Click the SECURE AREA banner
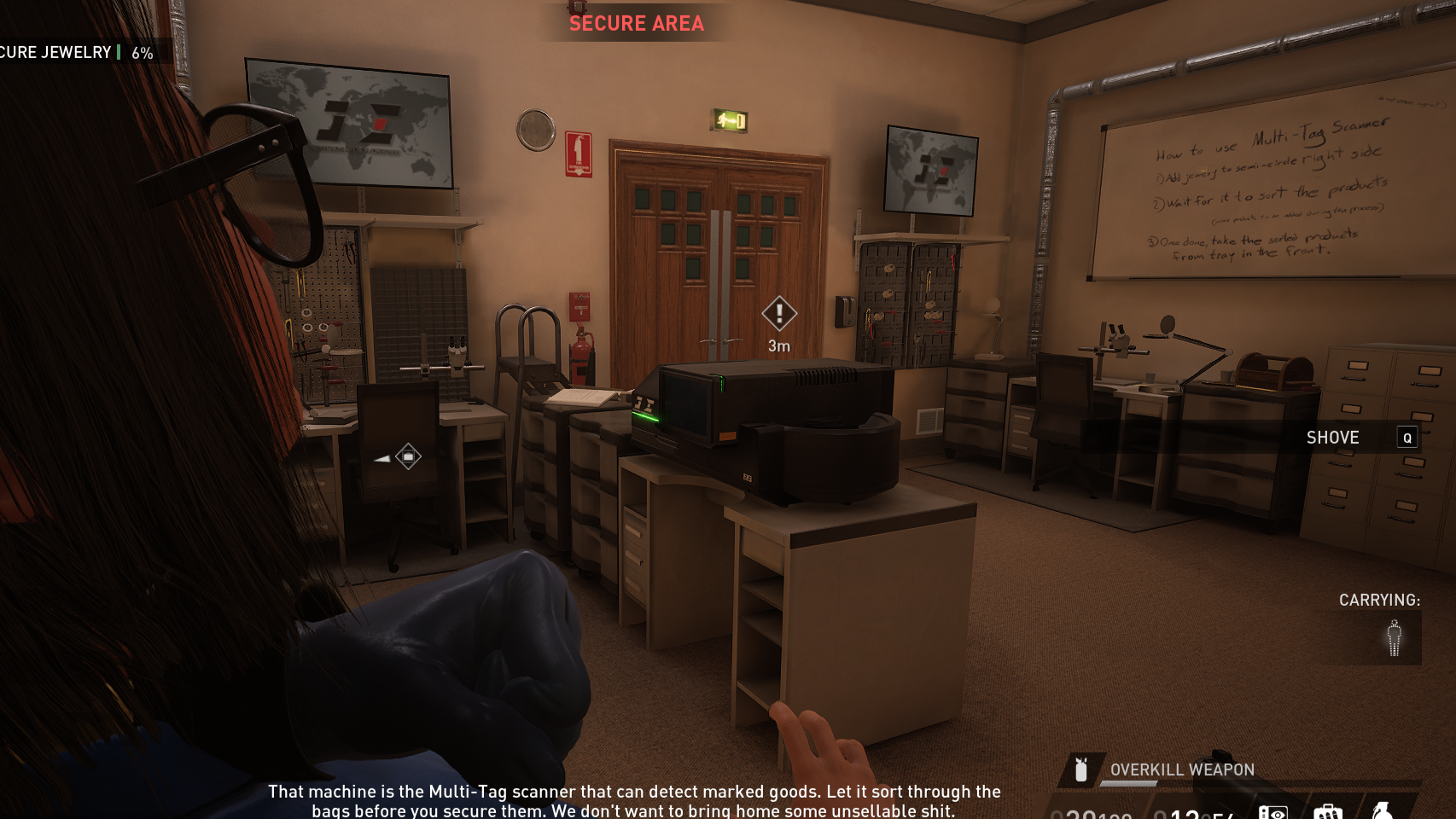Viewport: 1456px width, 819px height. pyautogui.click(x=636, y=23)
